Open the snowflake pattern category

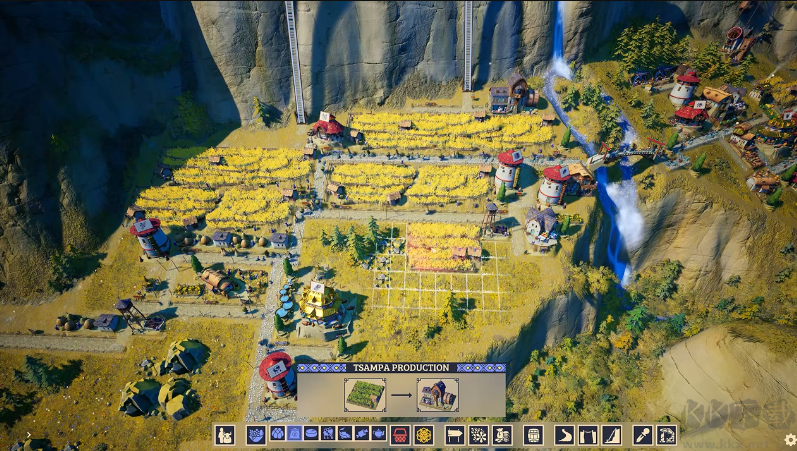pos(478,435)
